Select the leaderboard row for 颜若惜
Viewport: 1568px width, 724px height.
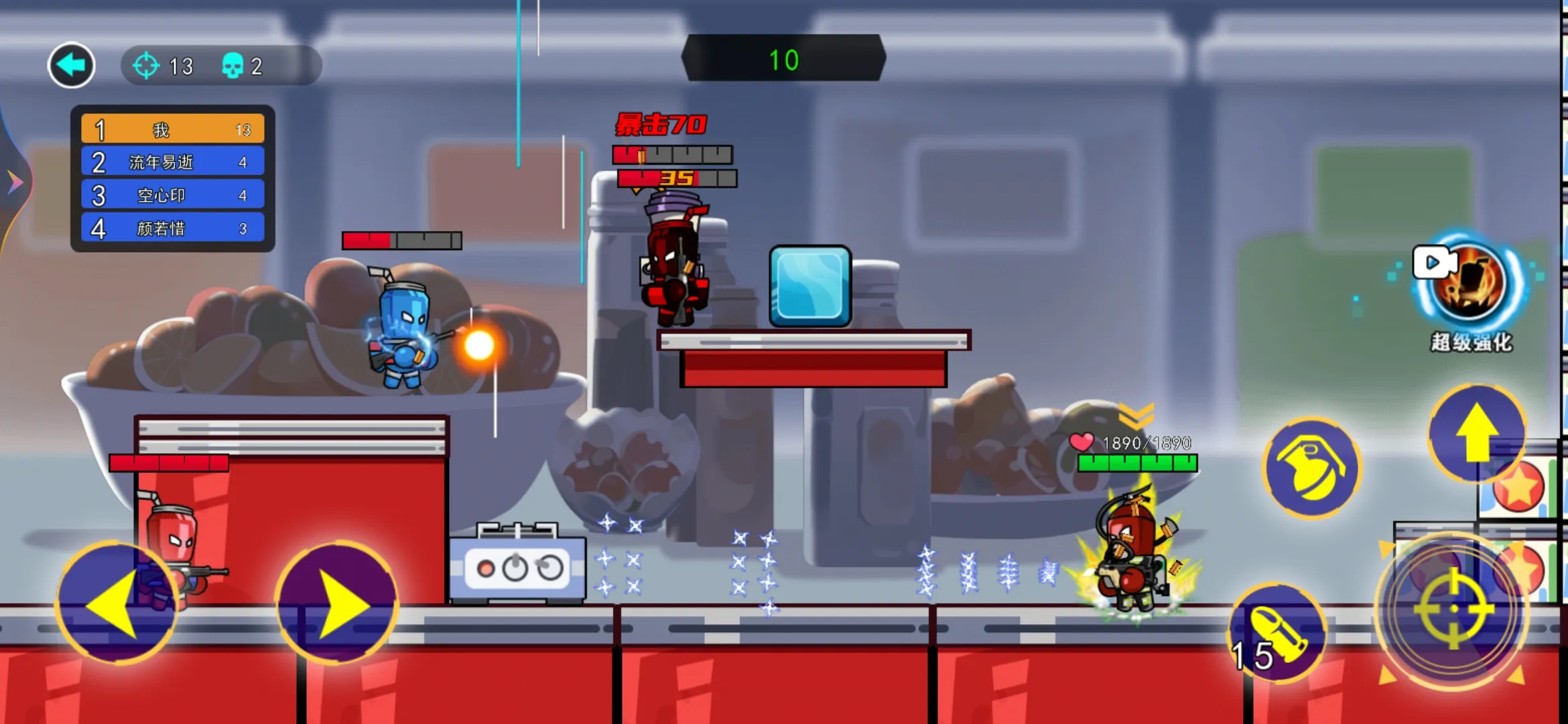pyautogui.click(x=173, y=228)
